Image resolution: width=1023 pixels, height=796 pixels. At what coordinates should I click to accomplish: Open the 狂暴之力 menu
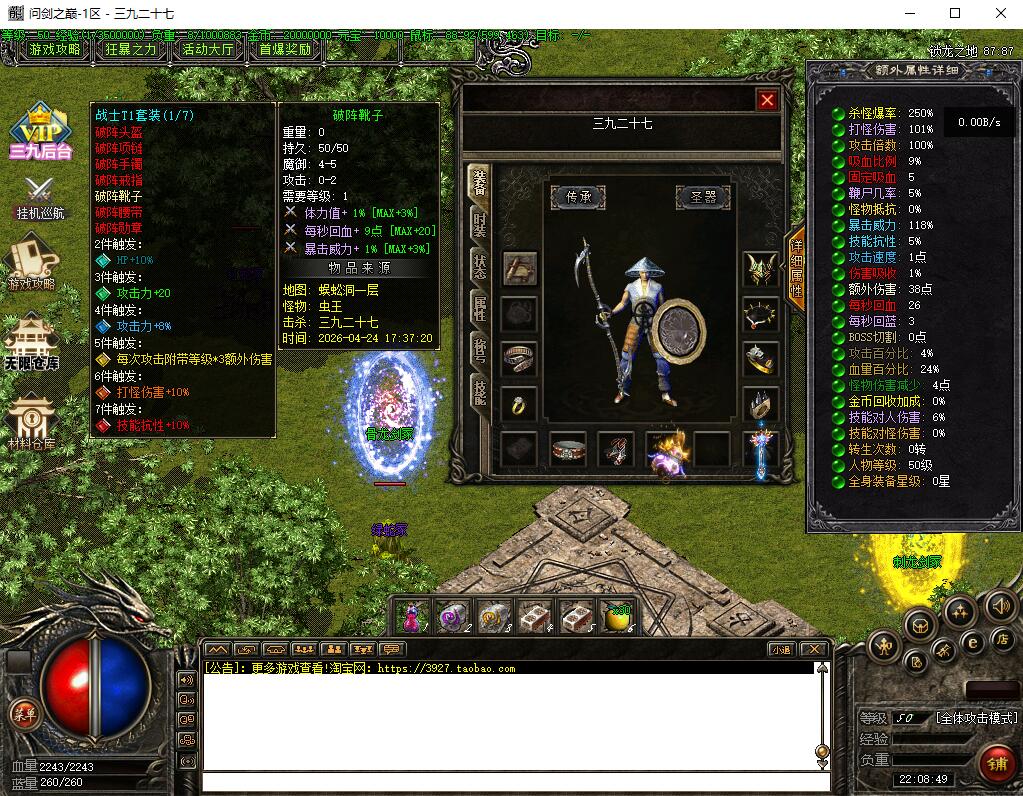tap(131, 49)
